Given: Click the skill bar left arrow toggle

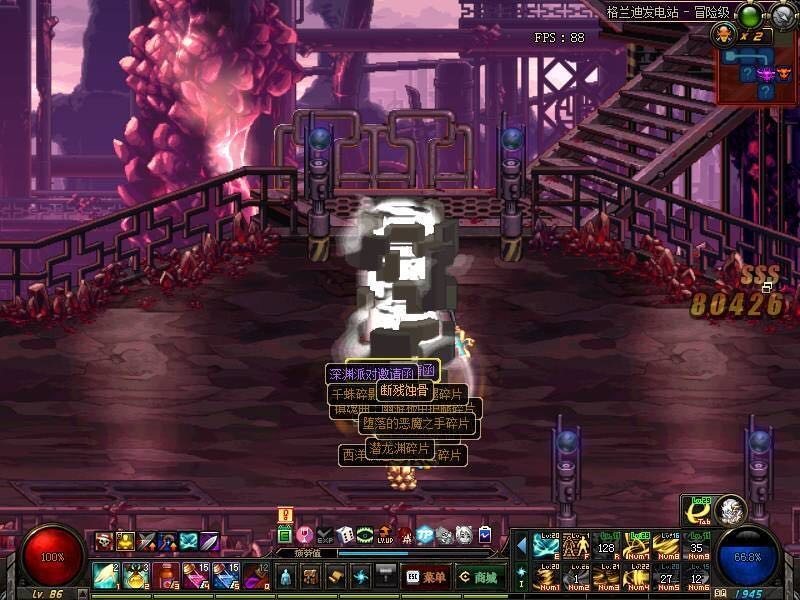Looking at the screenshot, I should pyautogui.click(x=521, y=545).
